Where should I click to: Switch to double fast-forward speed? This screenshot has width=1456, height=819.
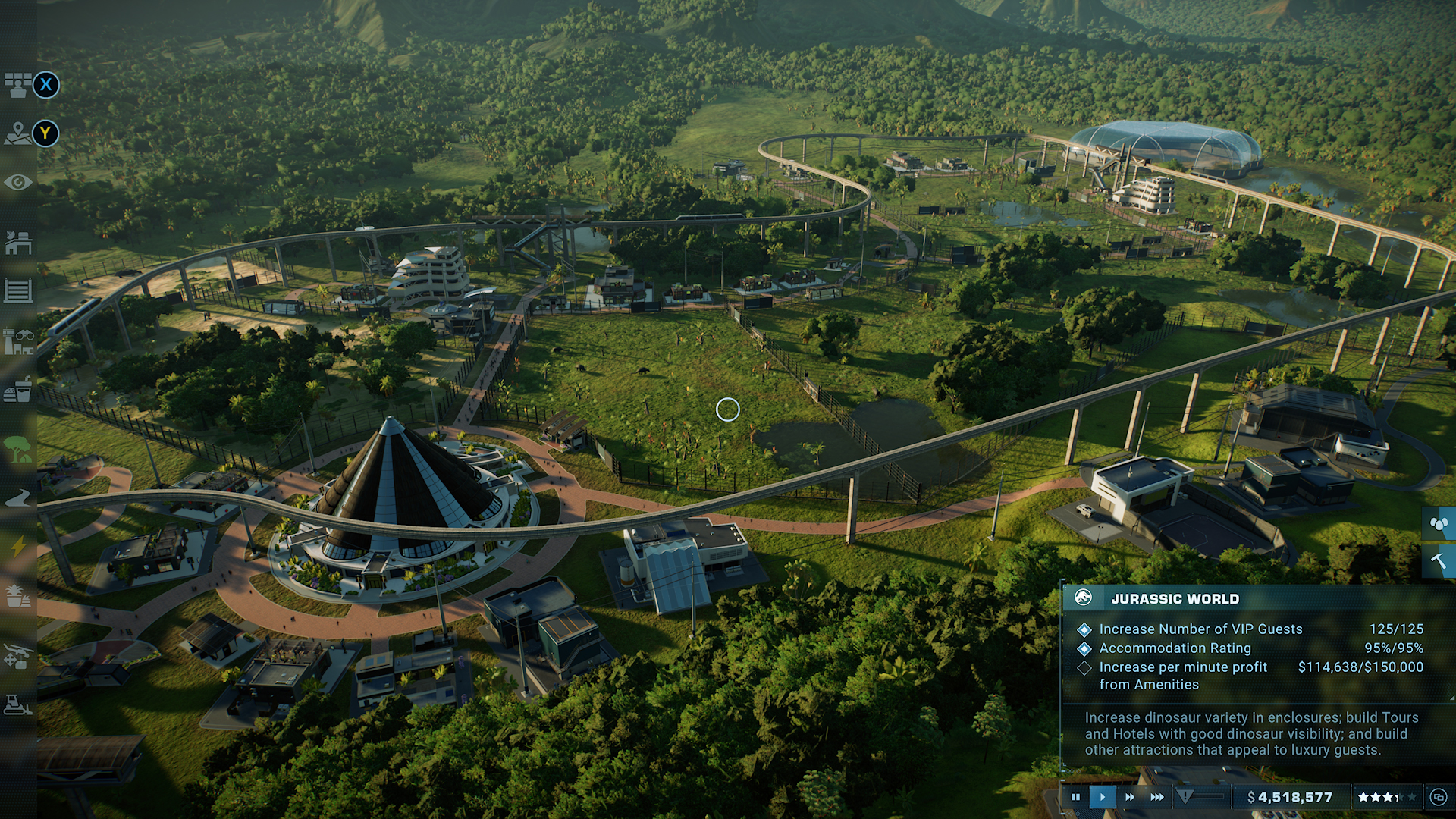pos(1130,797)
